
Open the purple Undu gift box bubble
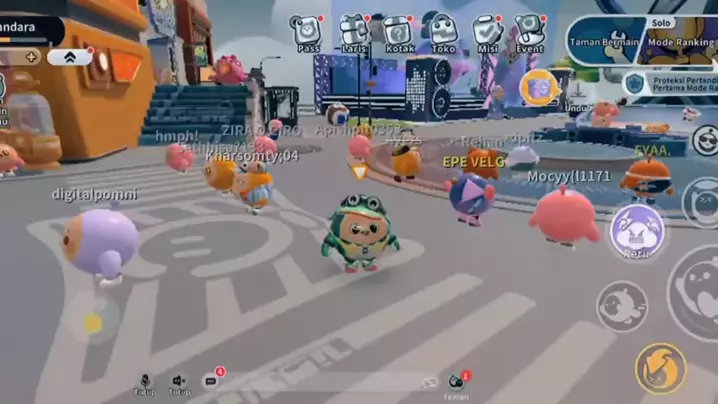pos(540,89)
